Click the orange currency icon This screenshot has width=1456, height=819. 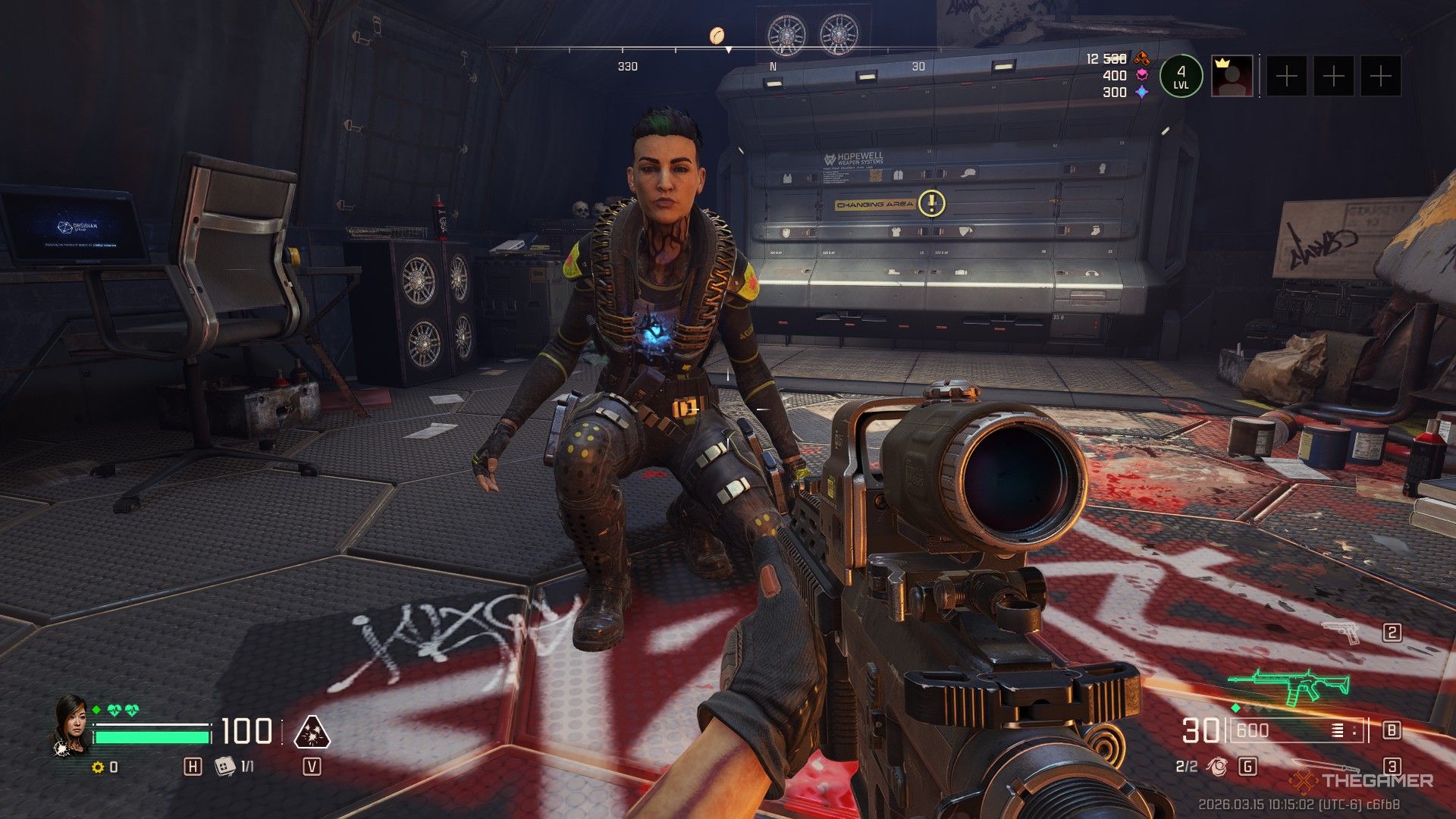1141,58
